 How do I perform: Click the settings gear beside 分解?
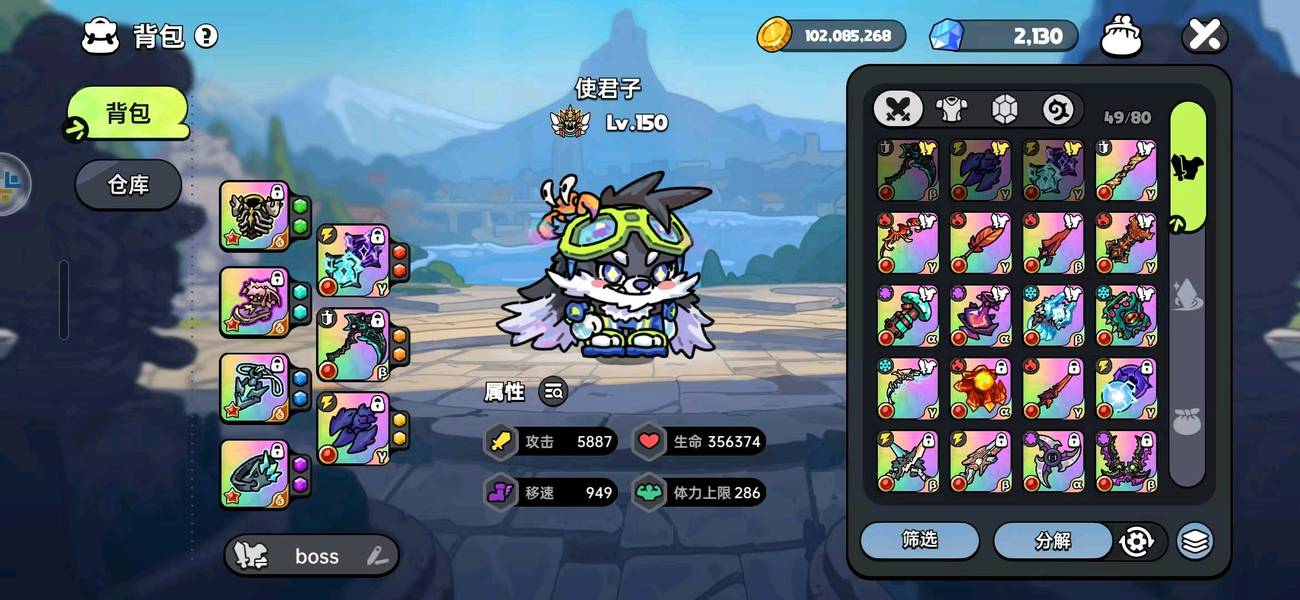pos(1137,541)
